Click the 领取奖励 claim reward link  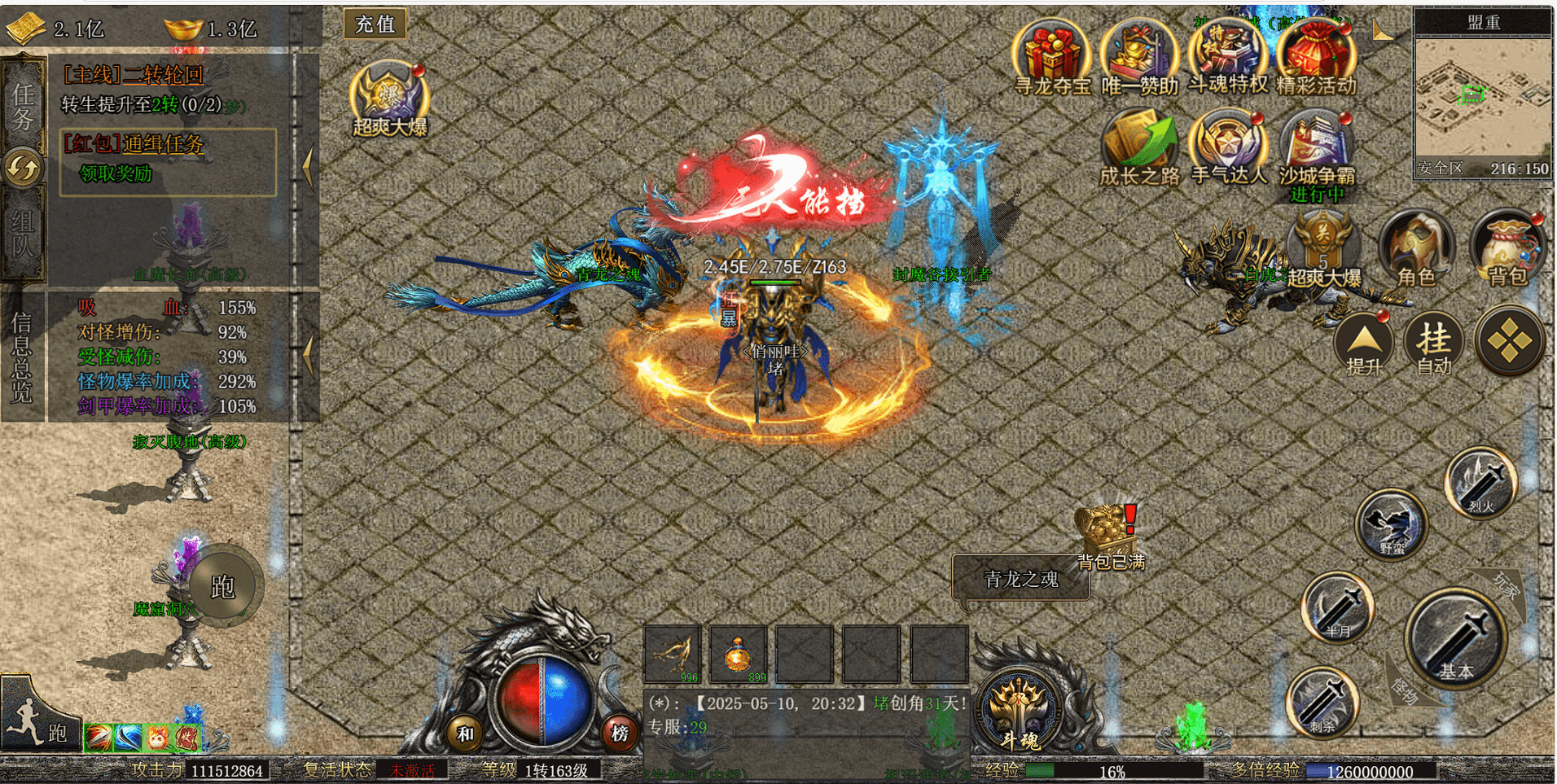pos(116,173)
